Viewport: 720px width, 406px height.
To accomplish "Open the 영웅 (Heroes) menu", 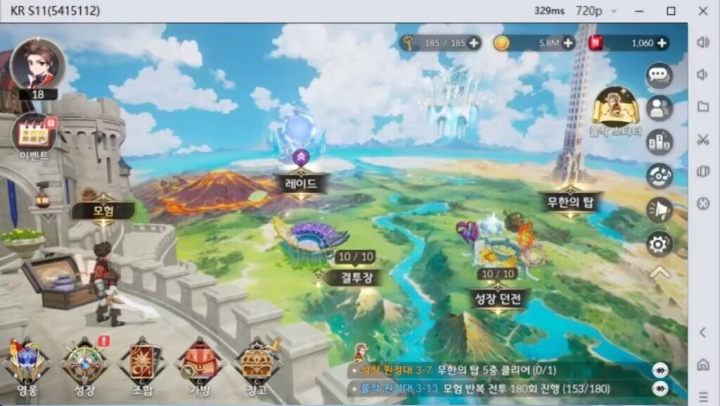I will pos(27,364).
